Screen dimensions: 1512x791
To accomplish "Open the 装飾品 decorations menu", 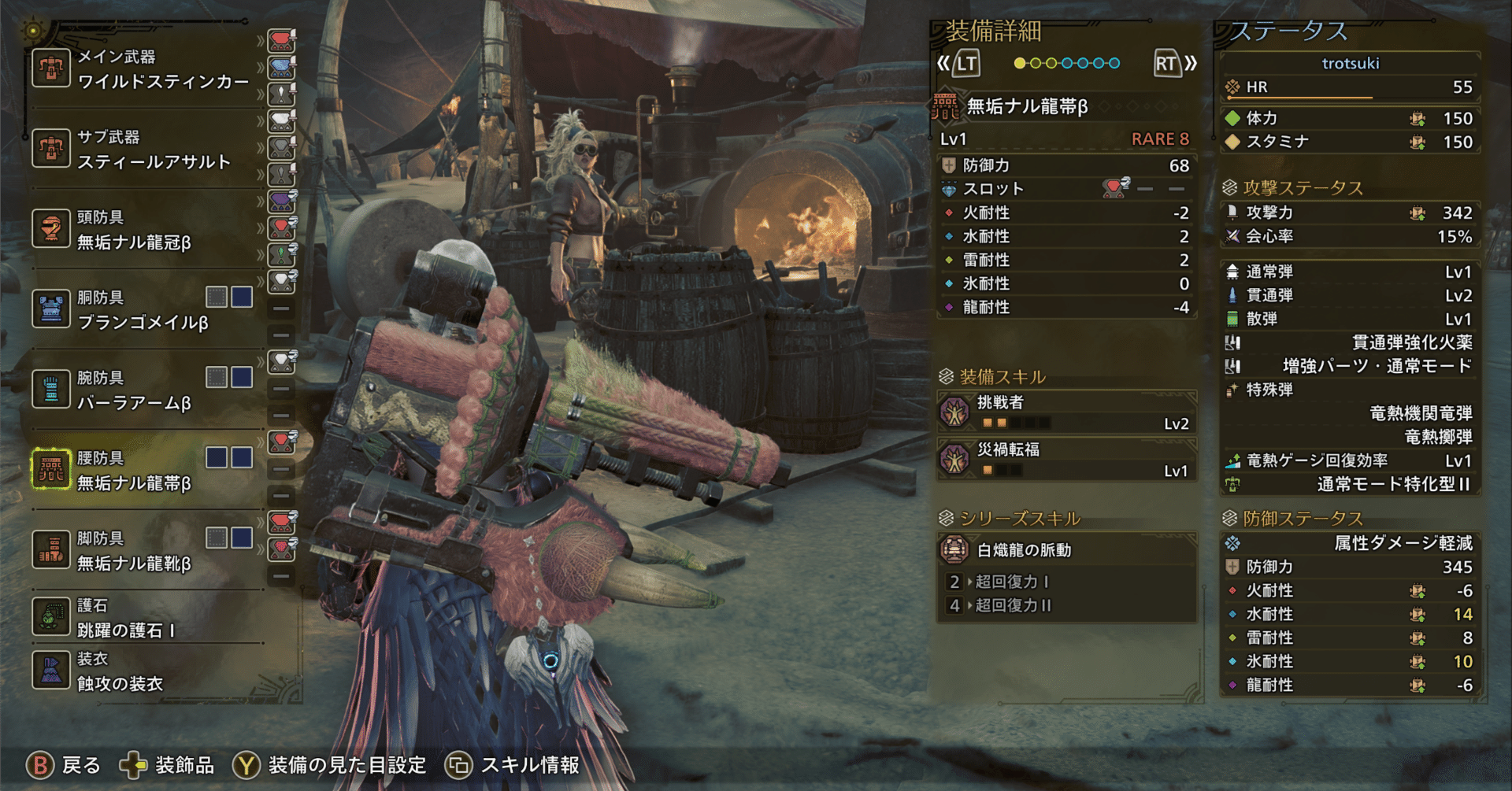I will (167, 765).
